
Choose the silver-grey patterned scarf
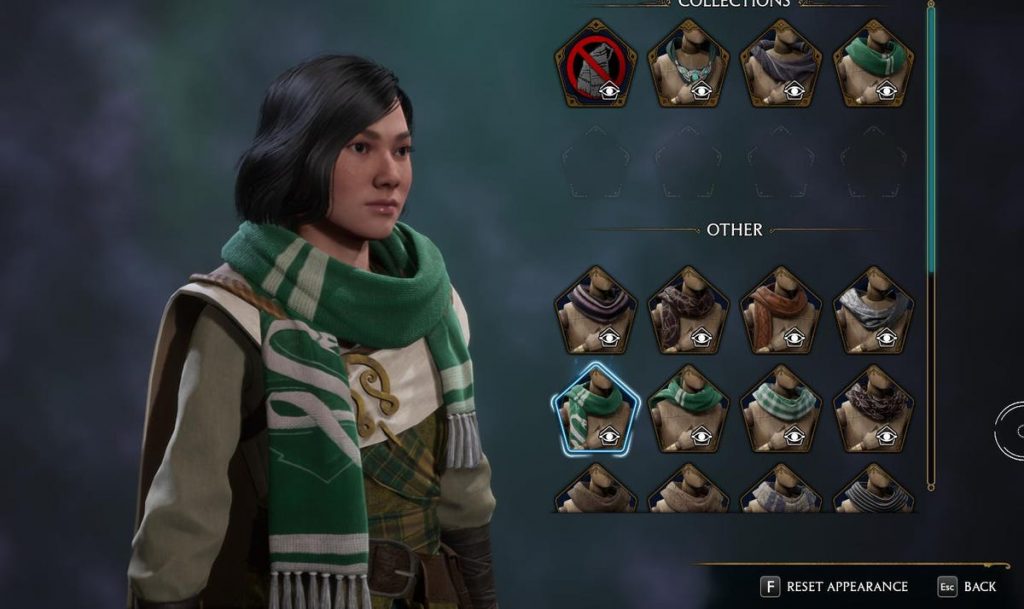874,310
